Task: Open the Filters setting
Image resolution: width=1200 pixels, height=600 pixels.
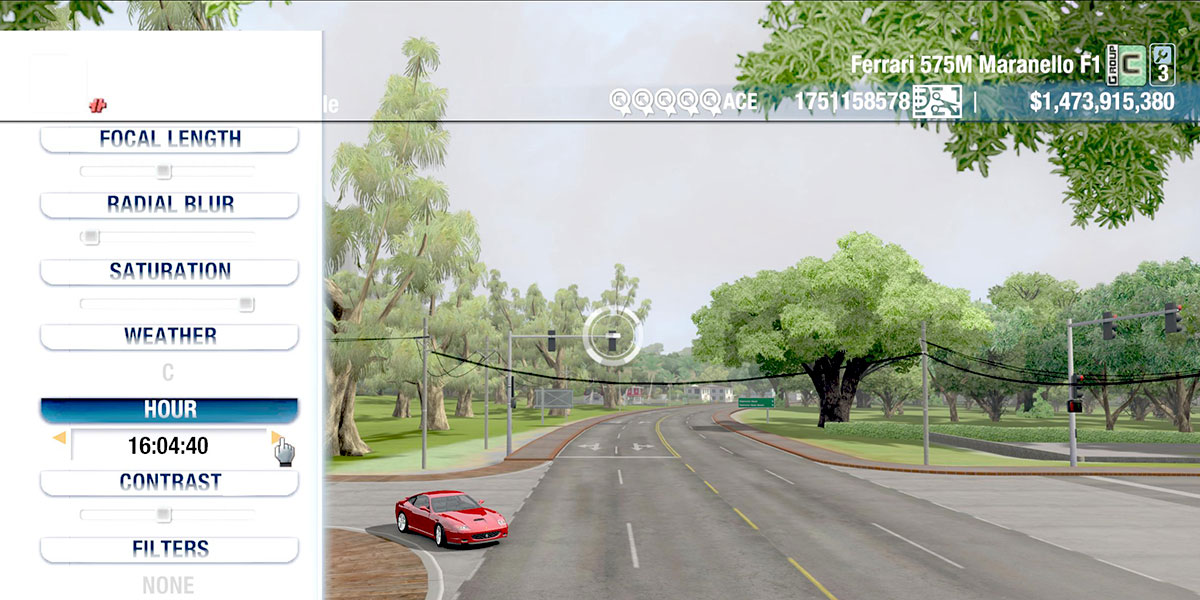Action: [x=169, y=549]
